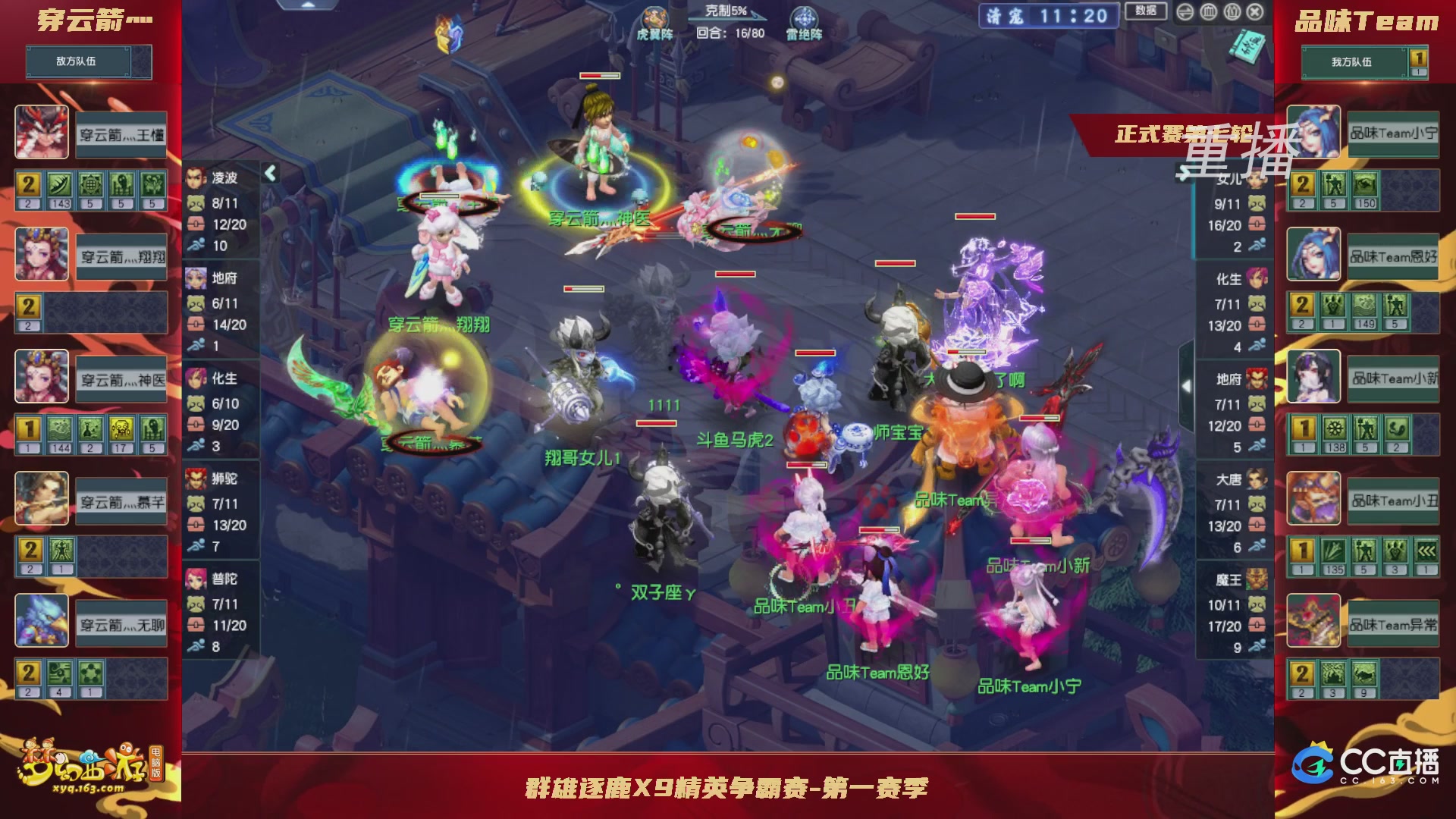This screenshot has width=1456, height=819.
Task: Open the 虎翼阵 formation icon
Action: [654, 17]
